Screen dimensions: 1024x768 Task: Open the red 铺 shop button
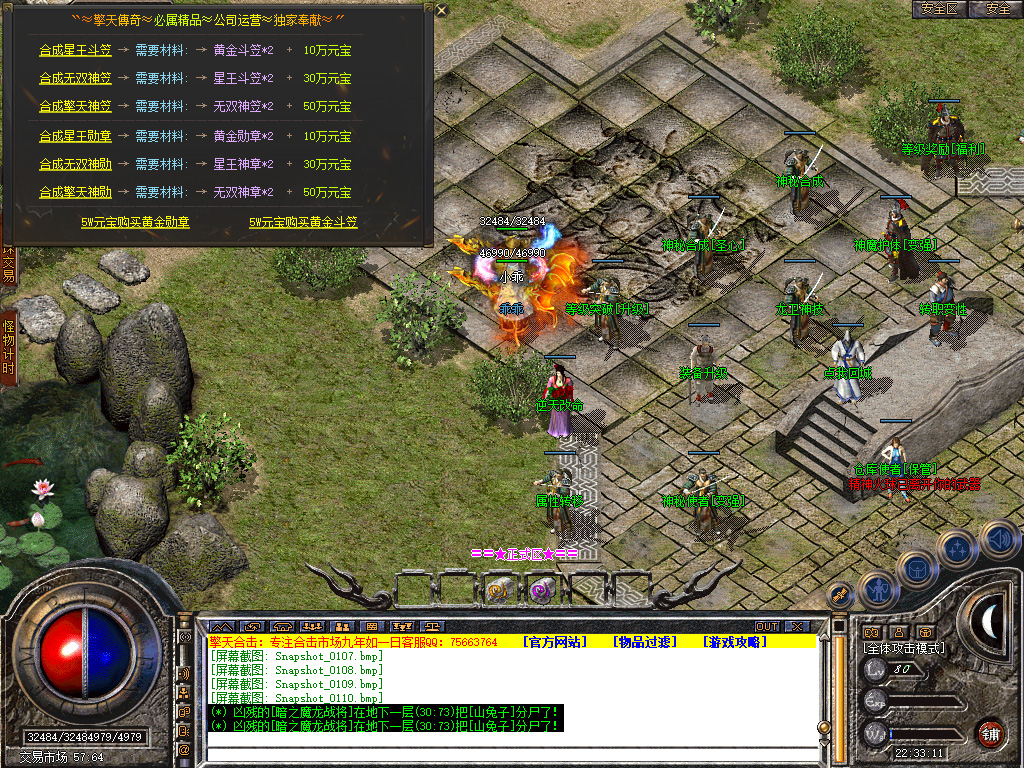click(990, 732)
